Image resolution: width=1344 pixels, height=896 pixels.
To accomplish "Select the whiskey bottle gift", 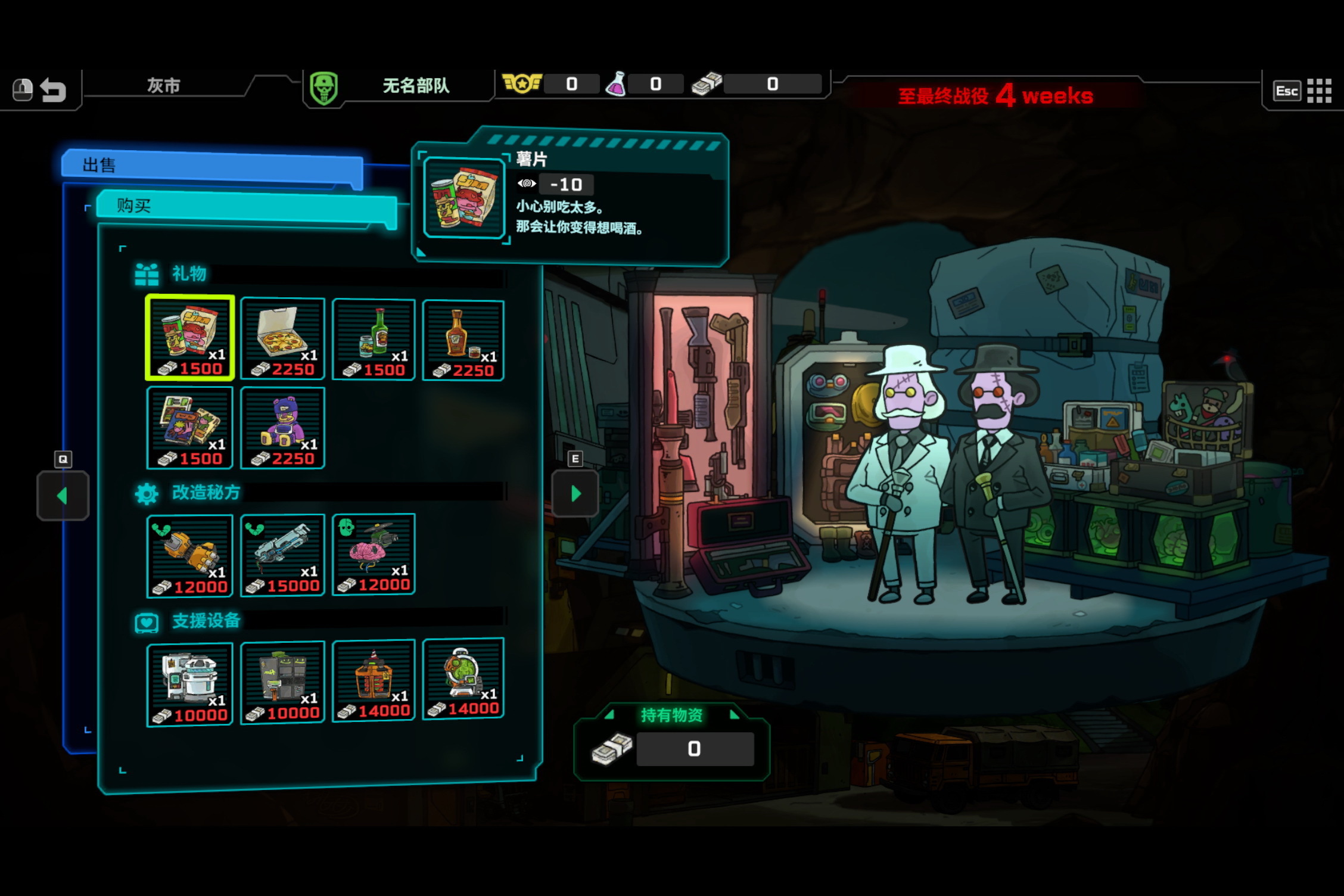I will (x=463, y=340).
